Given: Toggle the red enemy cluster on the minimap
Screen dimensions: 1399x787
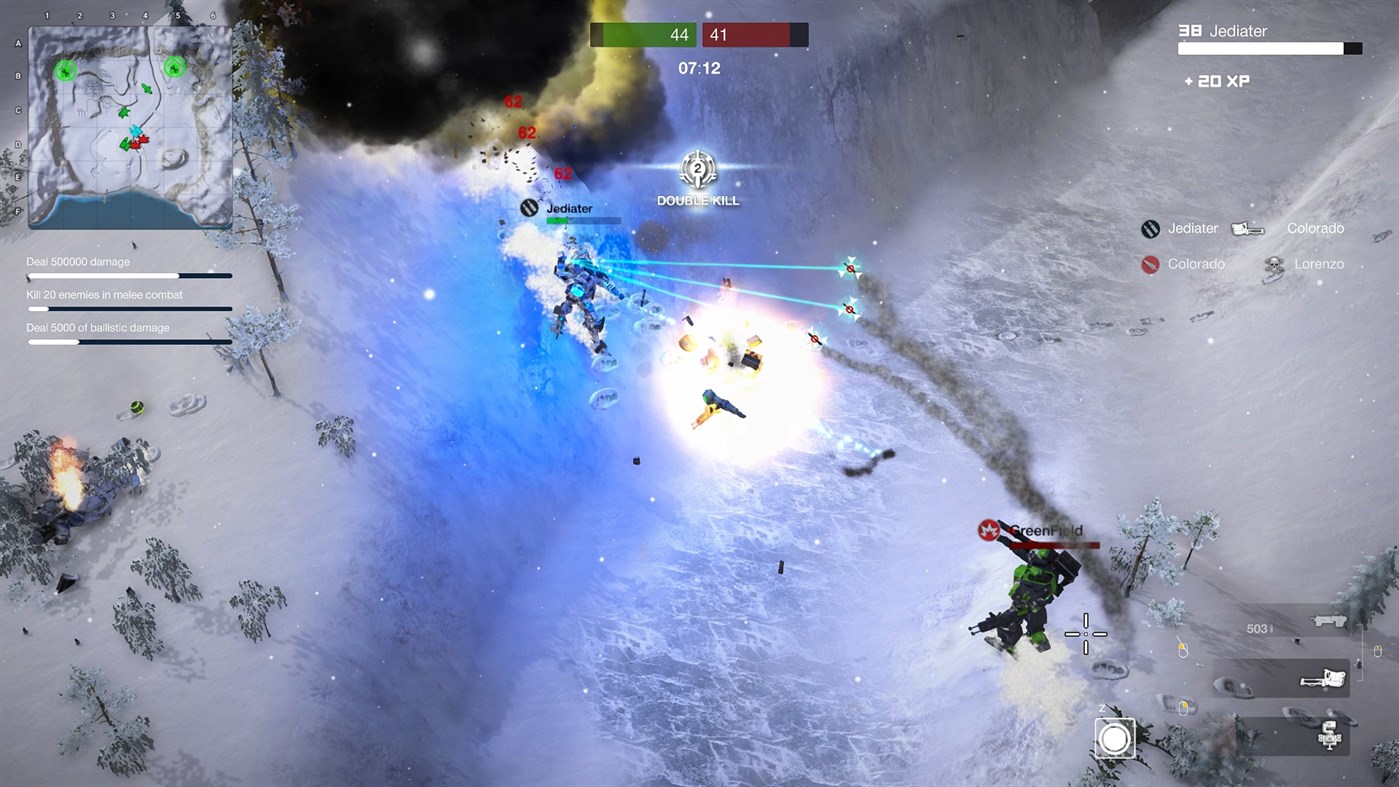Looking at the screenshot, I should click(x=141, y=142).
